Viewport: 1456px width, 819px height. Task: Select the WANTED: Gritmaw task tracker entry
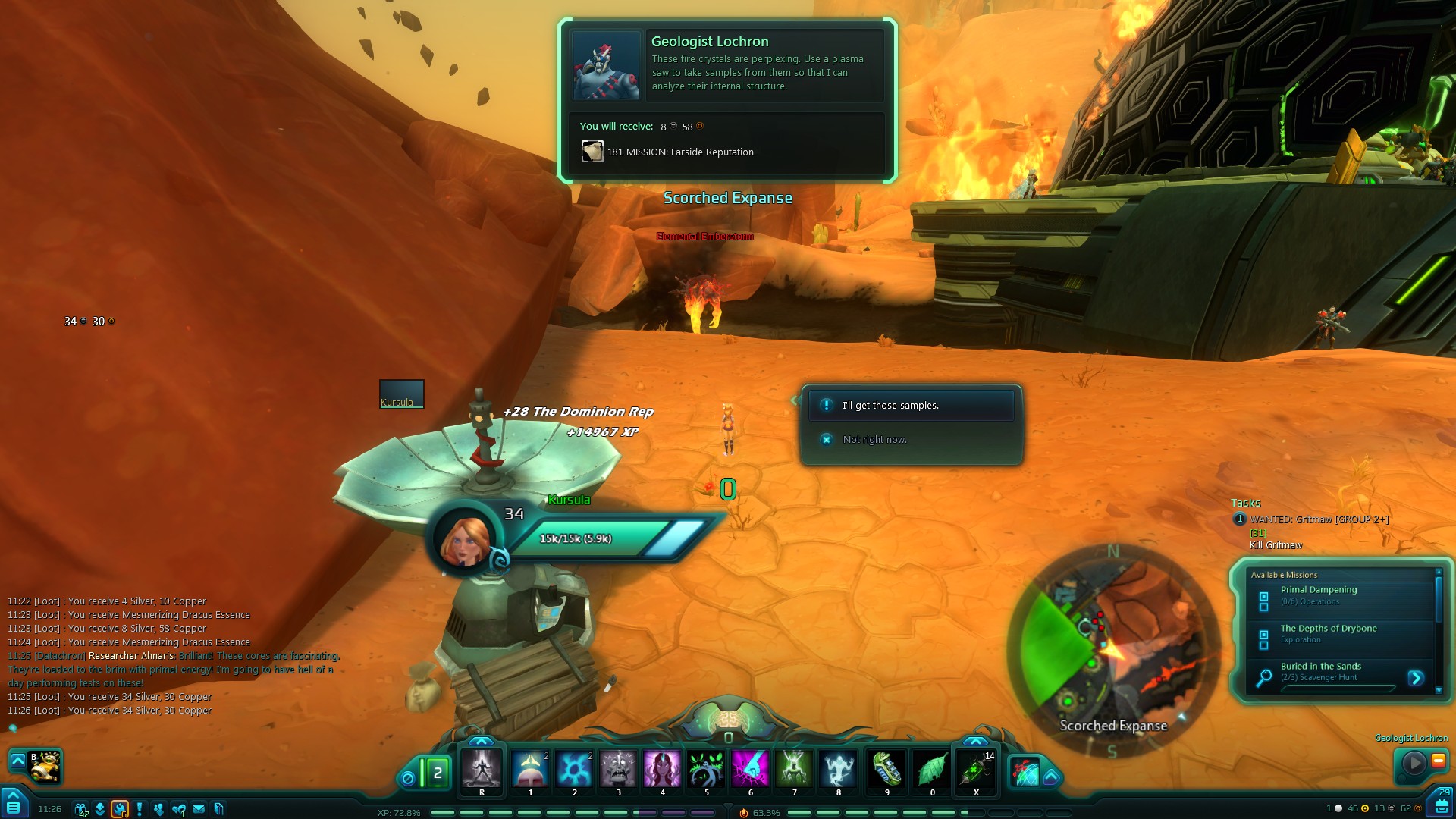[x=1319, y=519]
